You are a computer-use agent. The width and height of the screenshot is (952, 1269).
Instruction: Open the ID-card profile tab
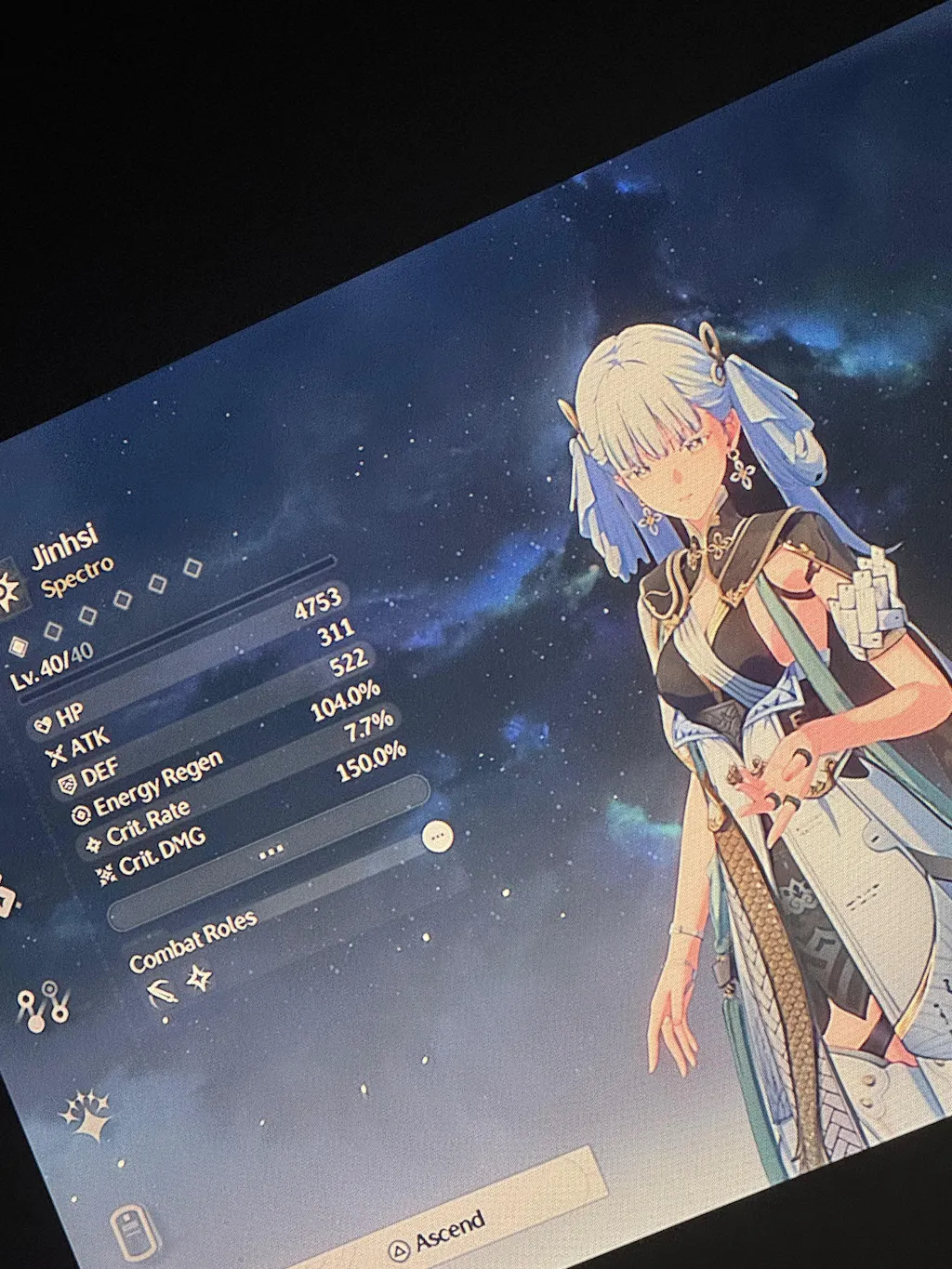131,1233
